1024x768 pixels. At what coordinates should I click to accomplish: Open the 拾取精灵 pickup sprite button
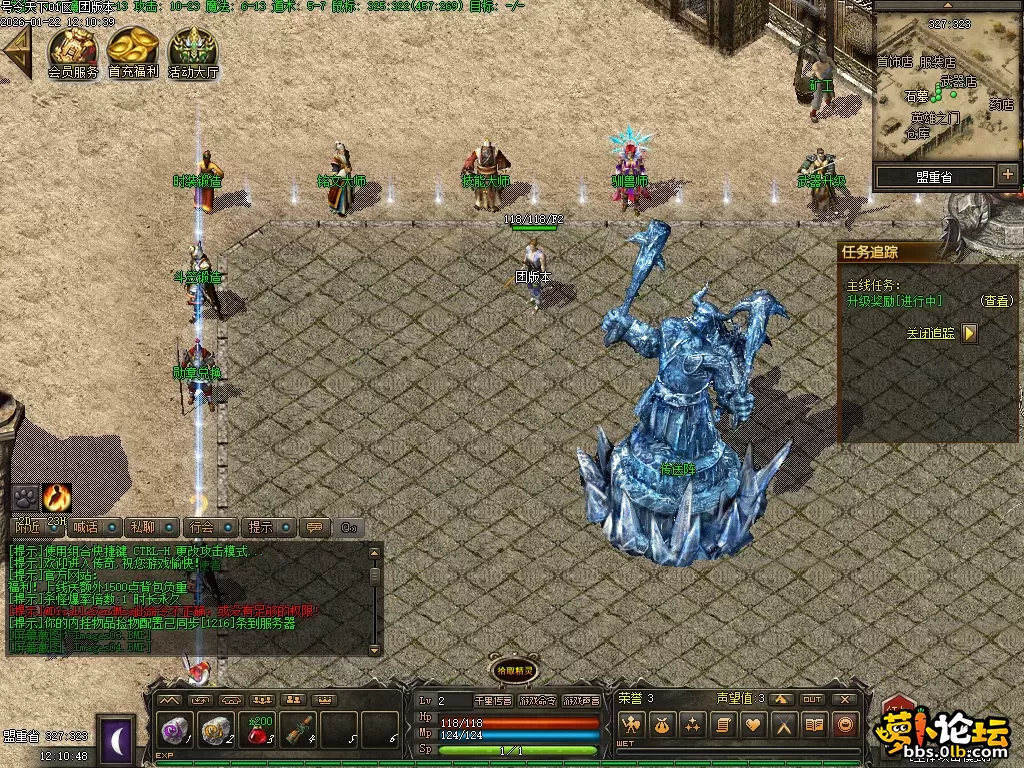tap(512, 671)
